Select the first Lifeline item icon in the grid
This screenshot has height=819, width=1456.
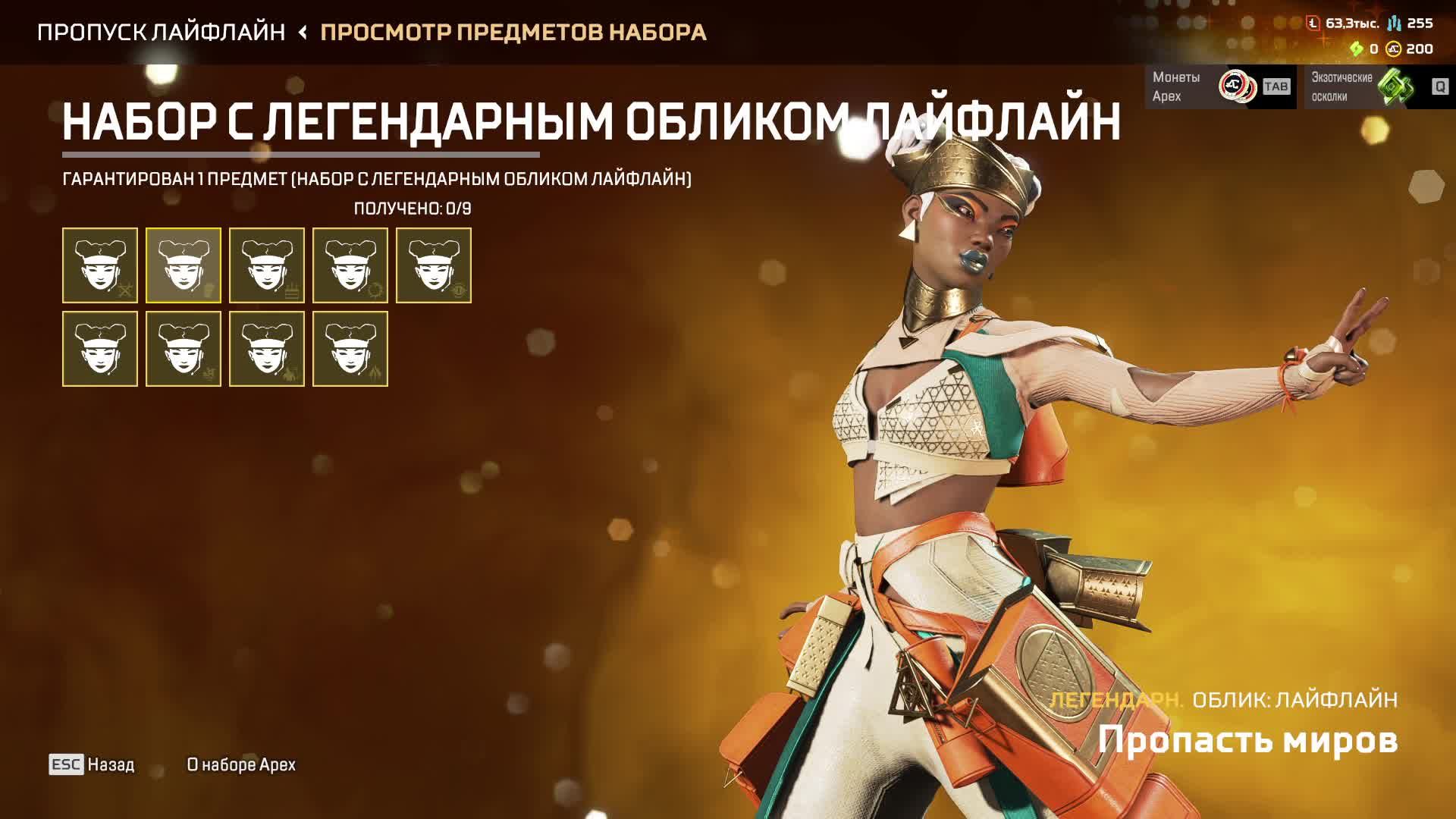99,265
